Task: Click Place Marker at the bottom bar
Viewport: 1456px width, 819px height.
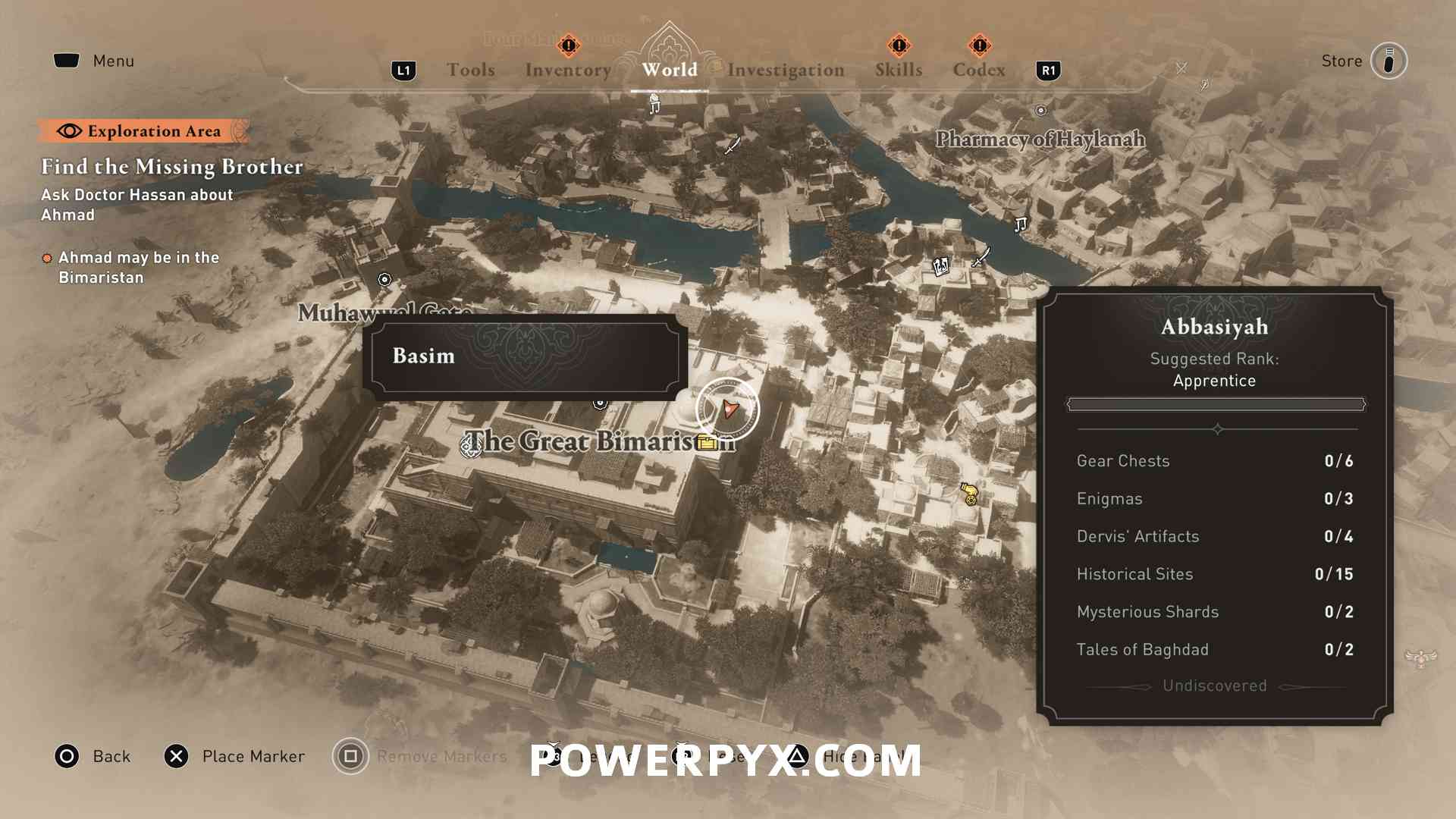Action: [177, 756]
